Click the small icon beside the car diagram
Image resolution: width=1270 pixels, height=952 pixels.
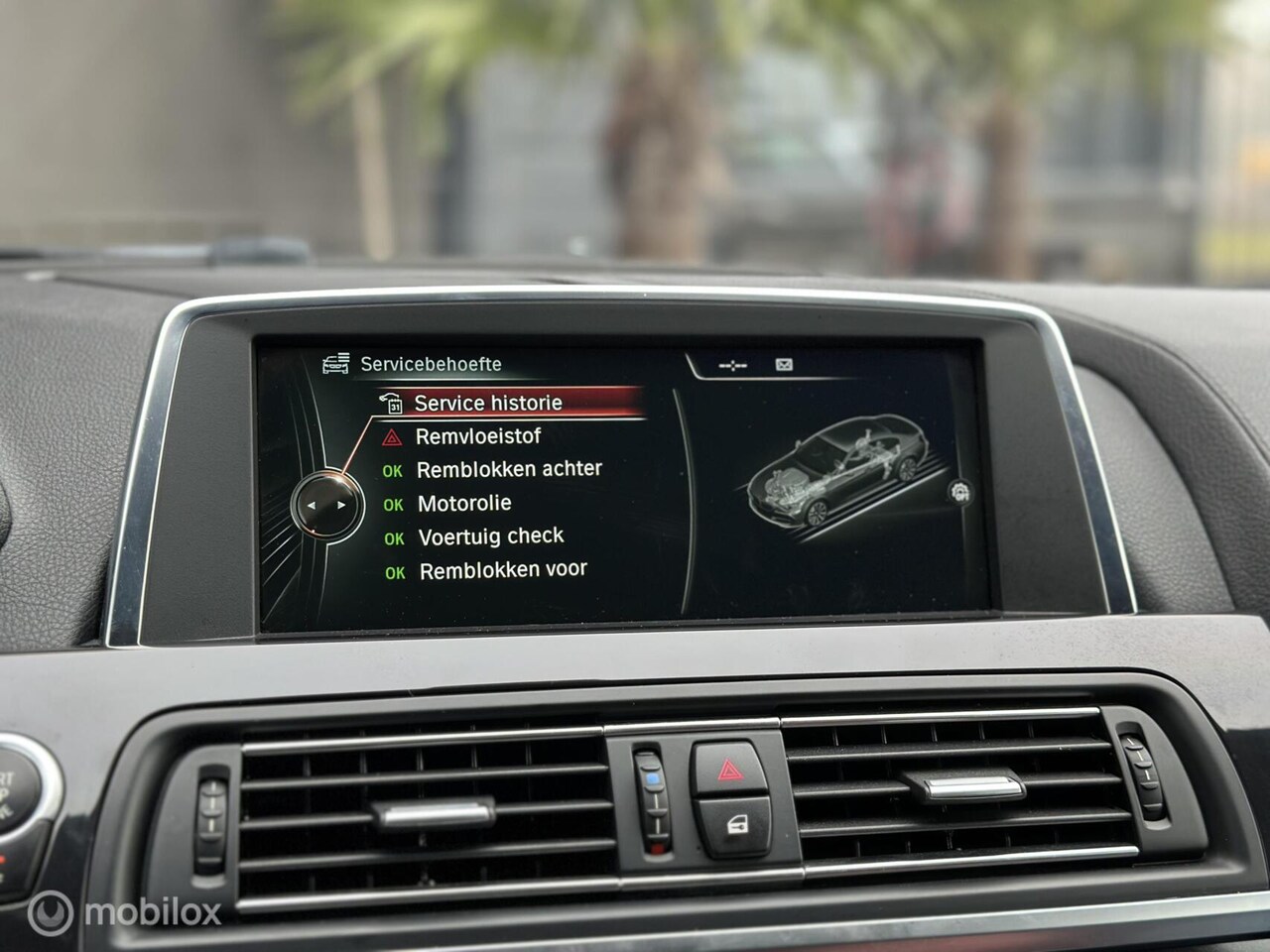959,491
